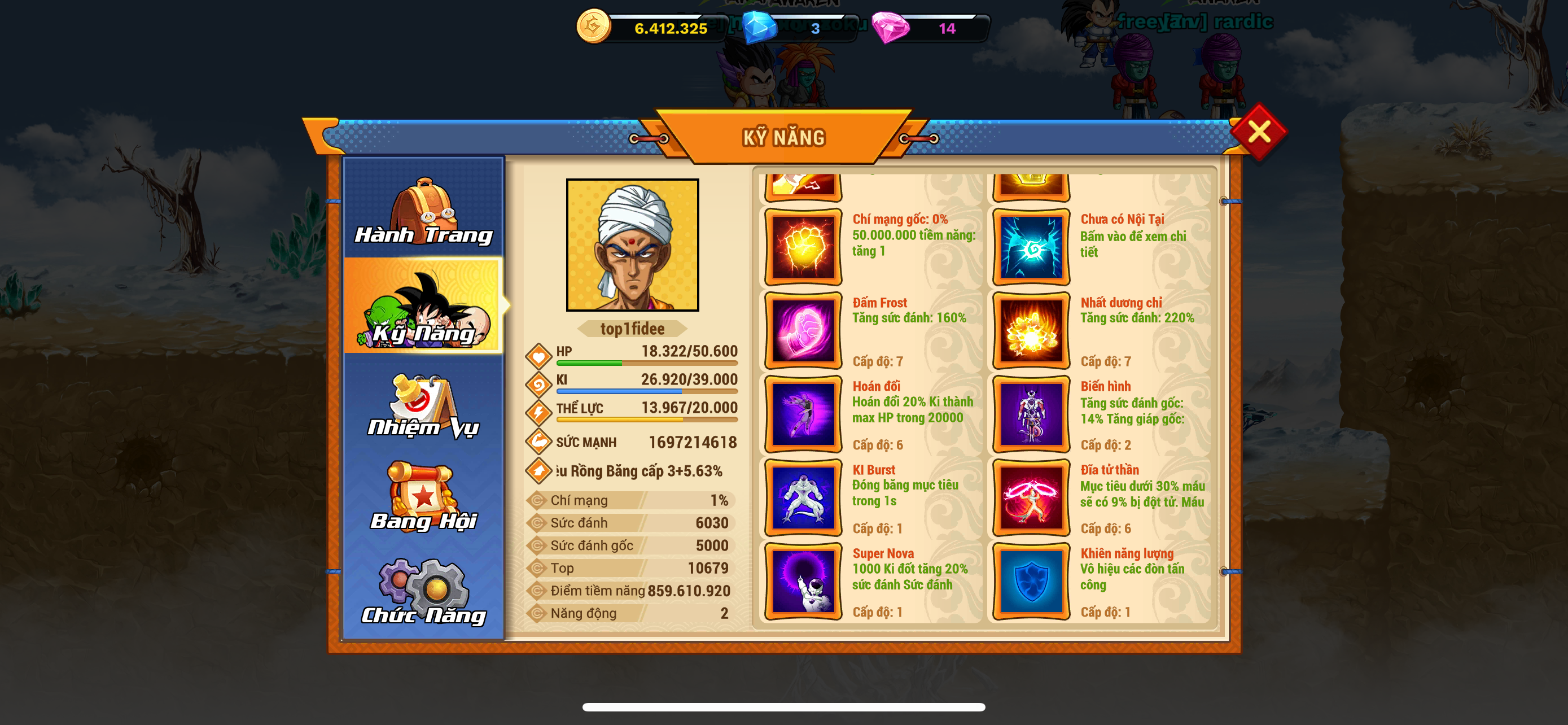
Task: Choose the Biến hình transformation skill
Action: [x=1031, y=414]
